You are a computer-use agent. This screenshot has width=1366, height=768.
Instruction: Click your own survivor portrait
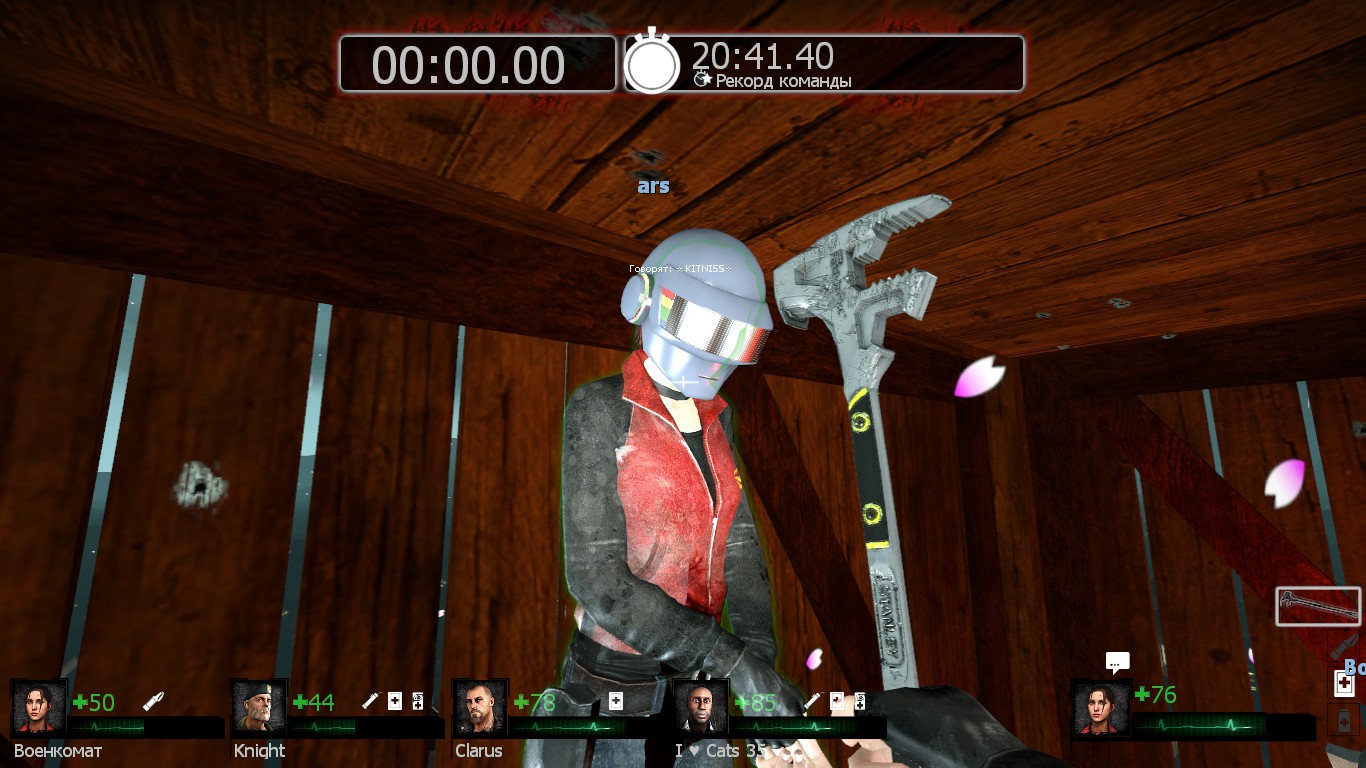(x=1101, y=707)
